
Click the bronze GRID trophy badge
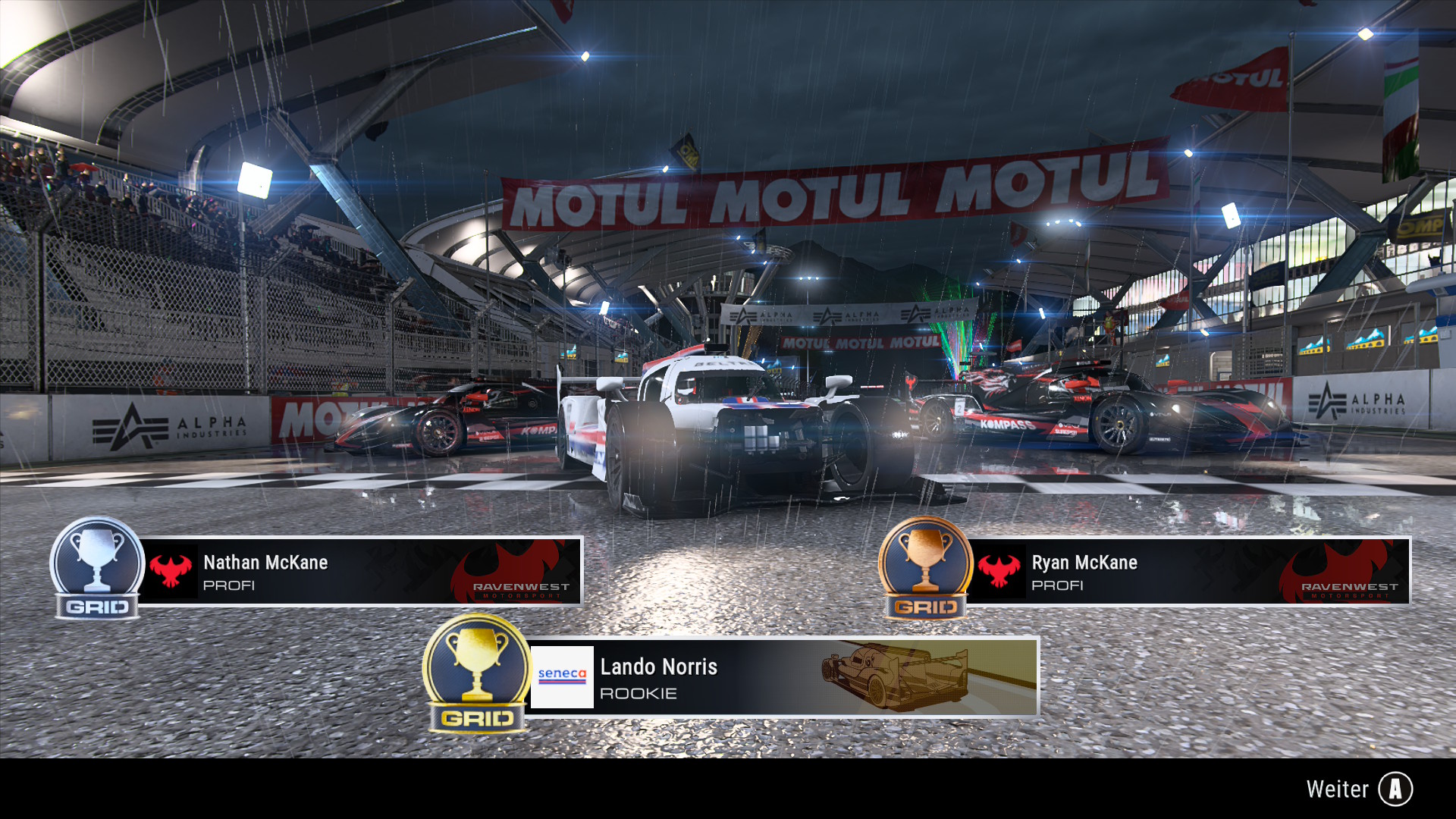(925, 569)
